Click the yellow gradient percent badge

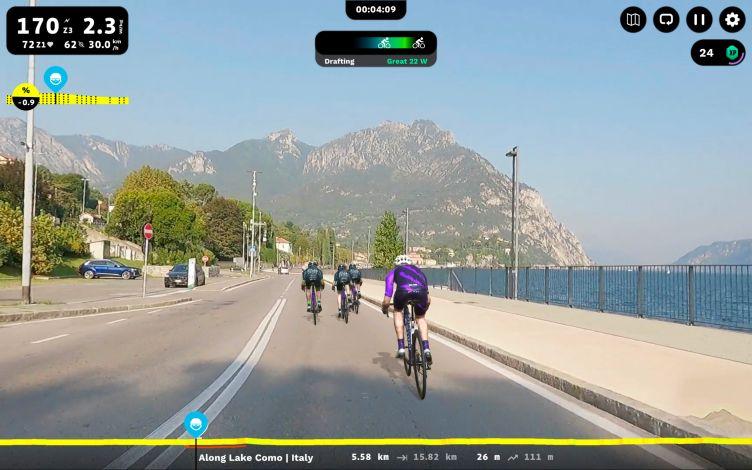point(26,96)
